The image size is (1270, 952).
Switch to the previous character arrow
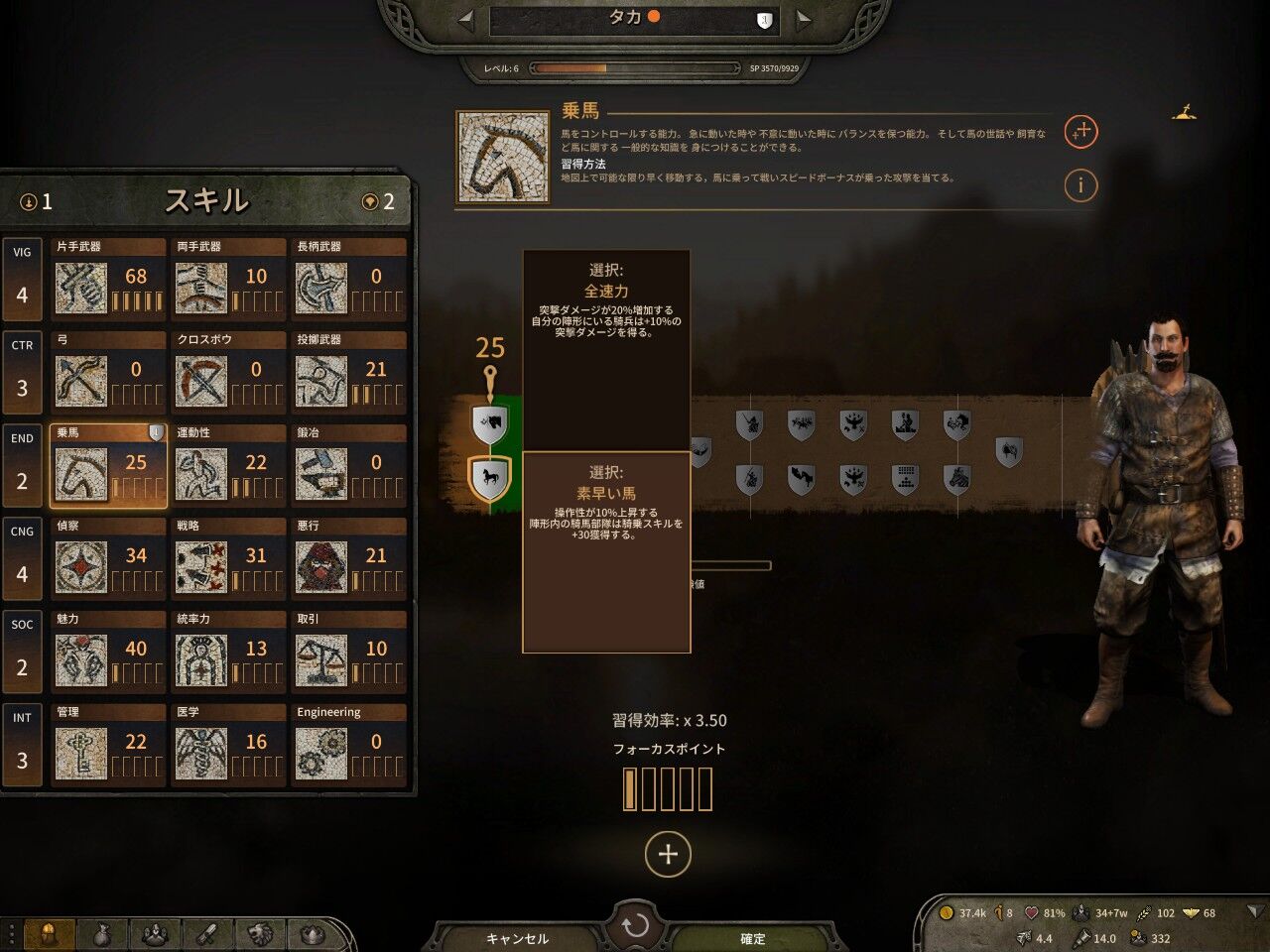click(x=465, y=19)
